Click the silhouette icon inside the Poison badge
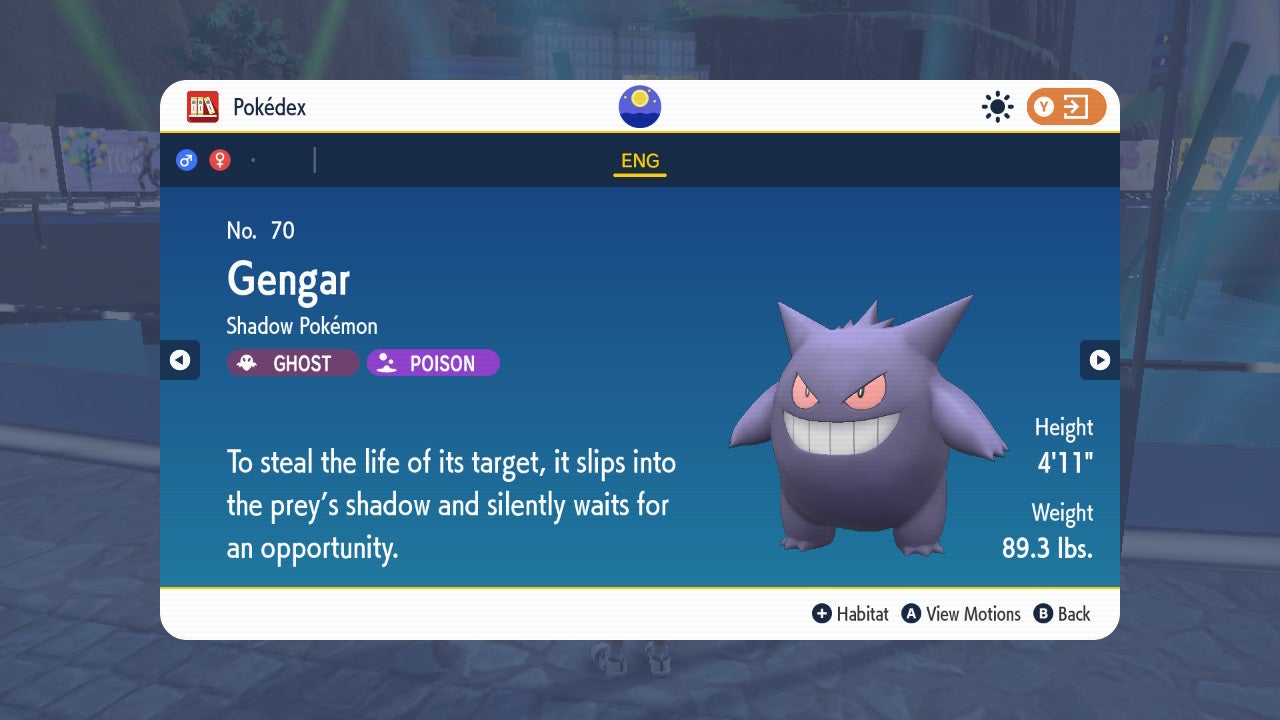 click(389, 363)
